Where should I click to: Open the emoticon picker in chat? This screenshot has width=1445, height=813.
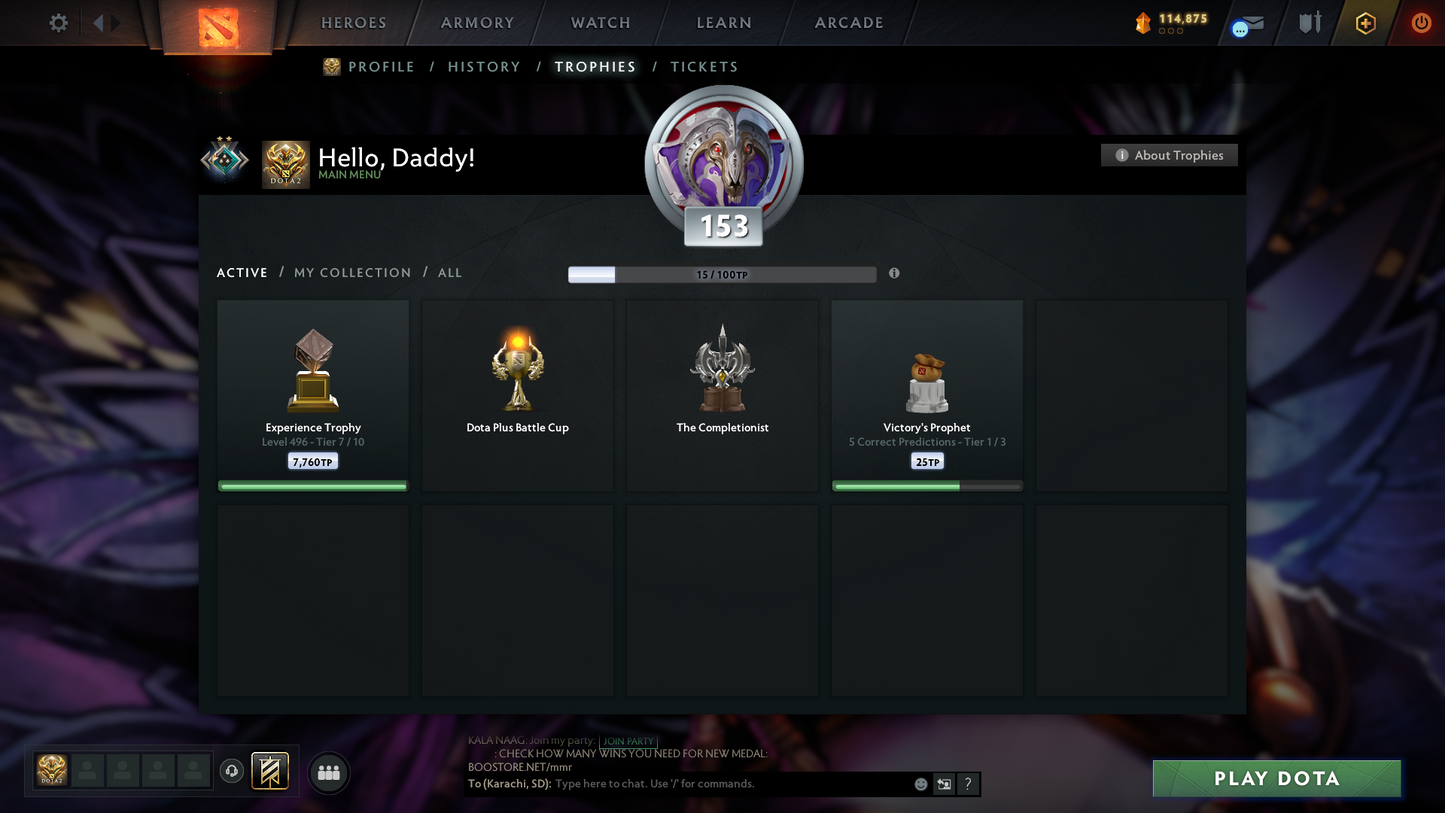coord(920,784)
